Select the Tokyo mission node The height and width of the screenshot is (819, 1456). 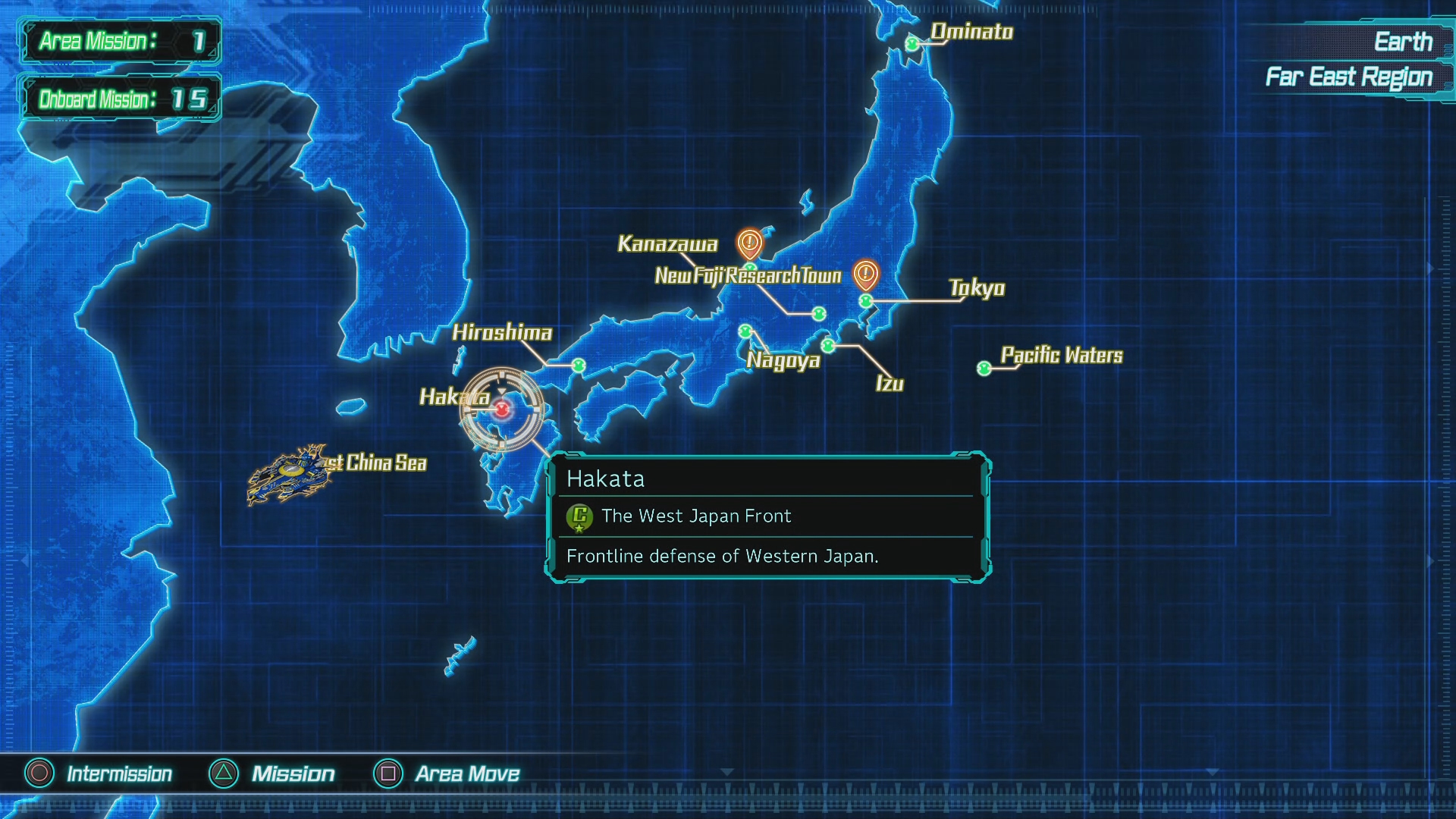click(x=865, y=301)
